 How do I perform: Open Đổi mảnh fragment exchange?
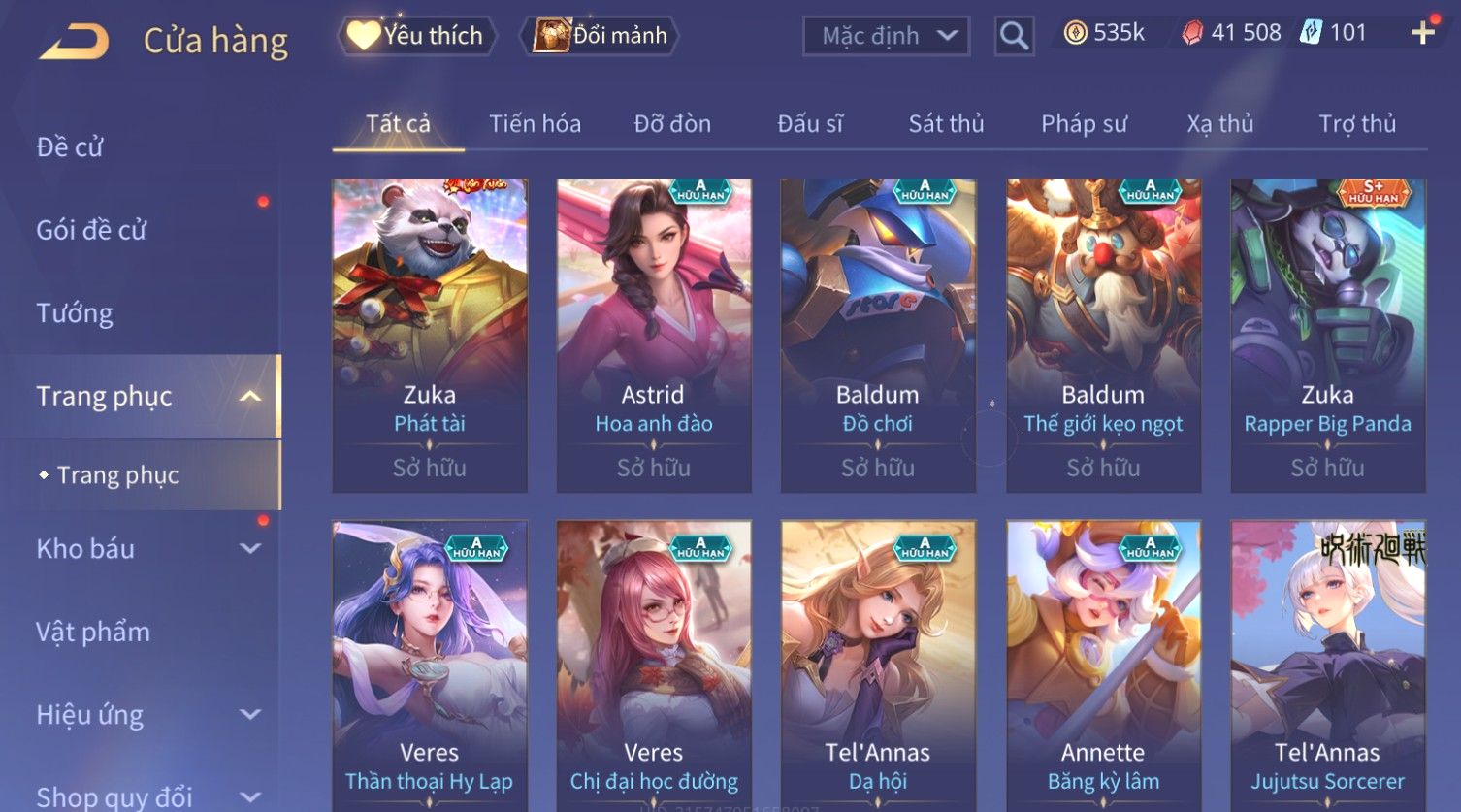[x=601, y=36]
